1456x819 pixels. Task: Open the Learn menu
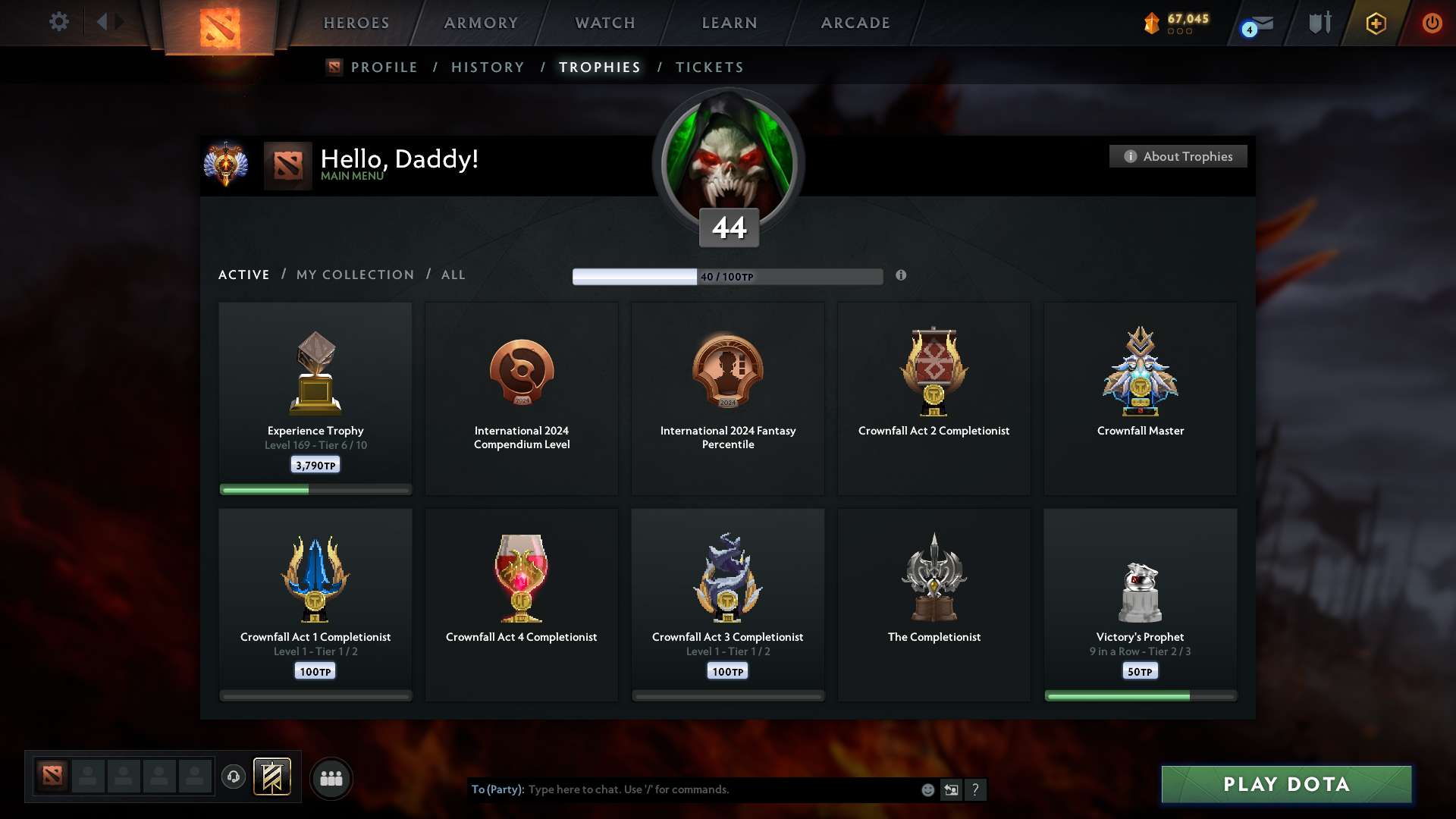click(730, 23)
